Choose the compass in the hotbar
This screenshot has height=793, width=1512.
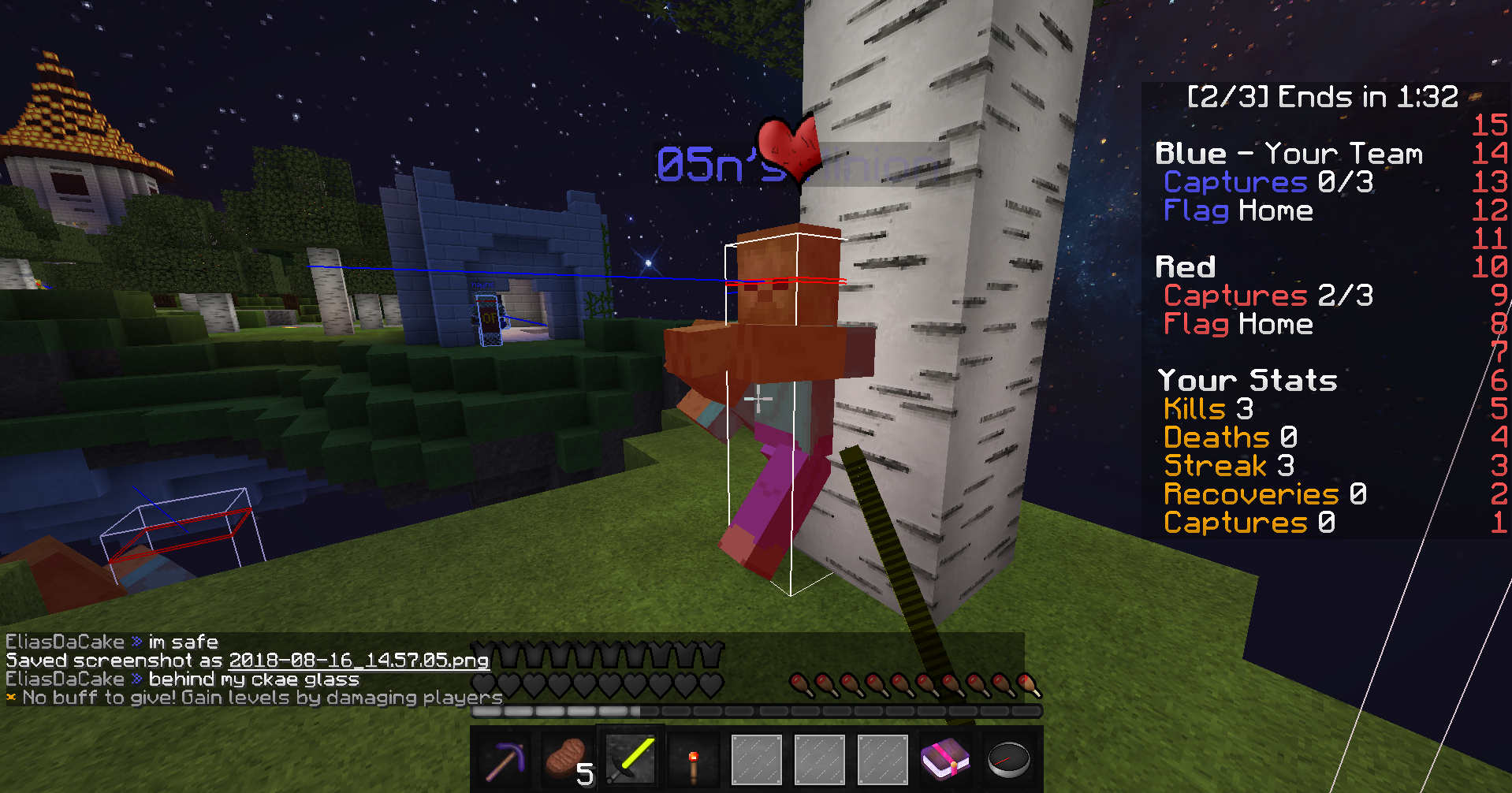pos(1008,760)
